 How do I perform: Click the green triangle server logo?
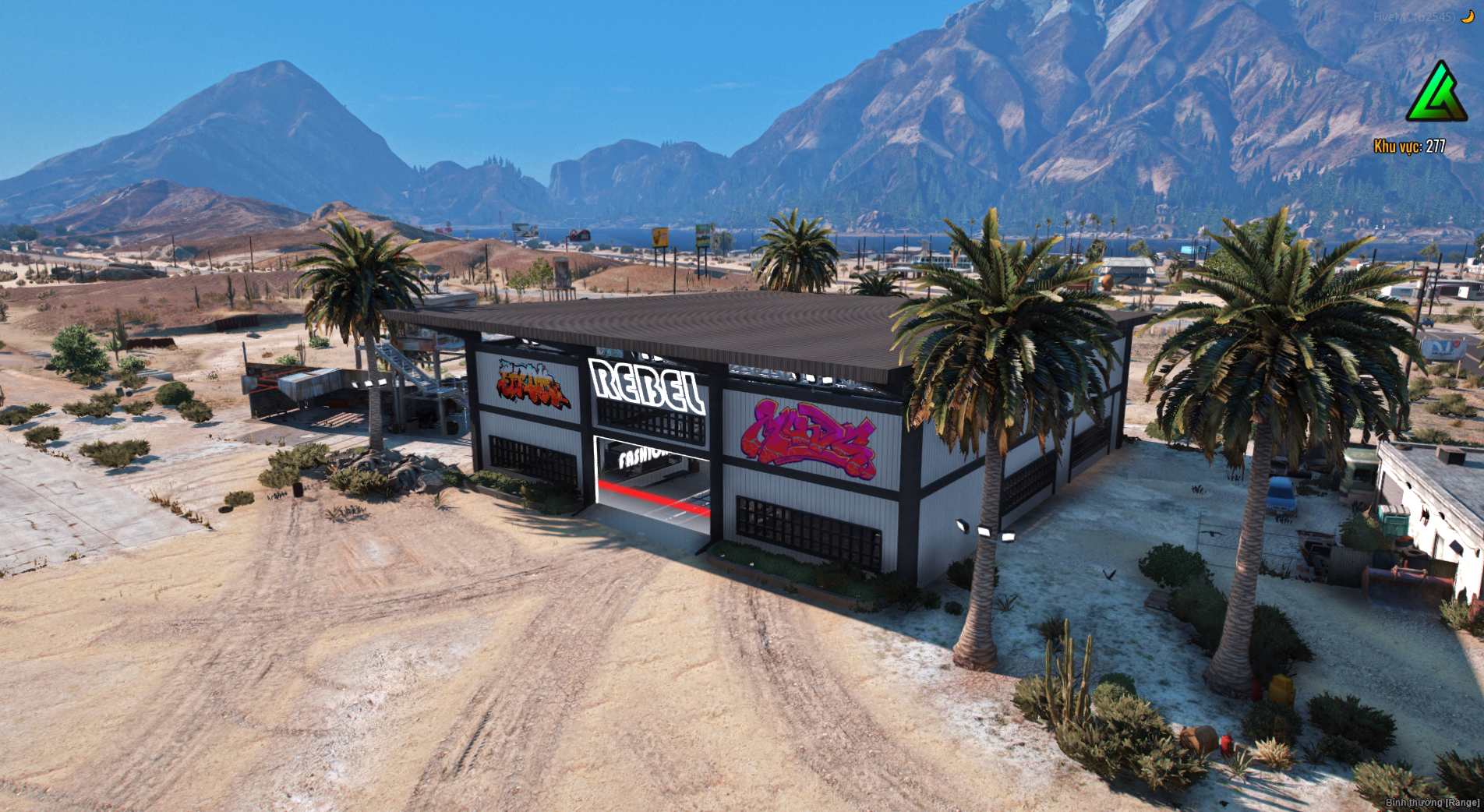coord(1436,94)
